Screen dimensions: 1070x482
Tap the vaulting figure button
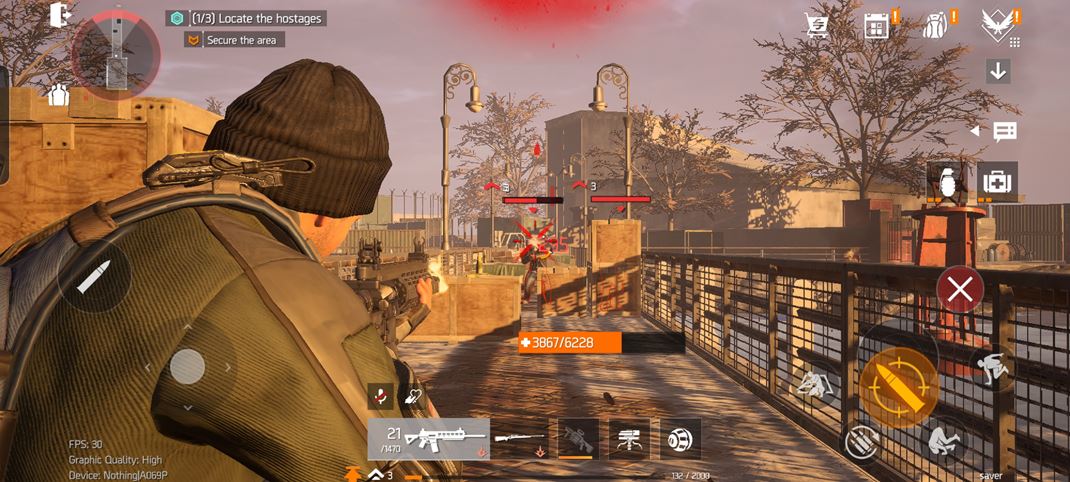pos(993,368)
